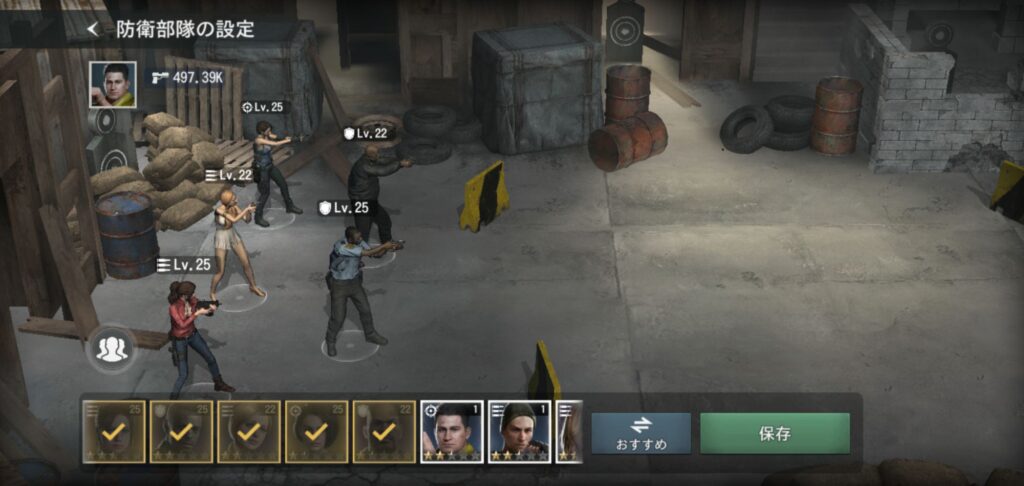The width and height of the screenshot is (1024, 486).
Task: Save the squad with the 保存 button
Action: pyautogui.click(x=775, y=433)
